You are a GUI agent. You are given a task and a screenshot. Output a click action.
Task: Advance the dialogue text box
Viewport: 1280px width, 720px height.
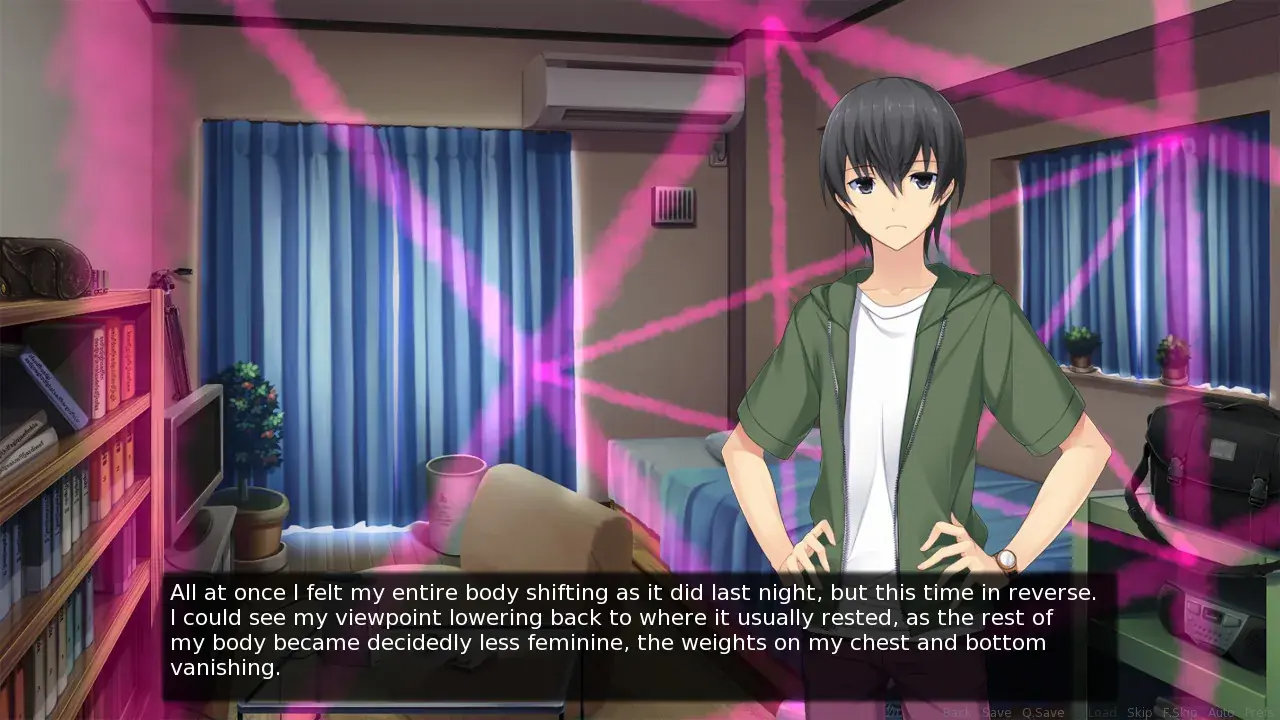pos(628,630)
